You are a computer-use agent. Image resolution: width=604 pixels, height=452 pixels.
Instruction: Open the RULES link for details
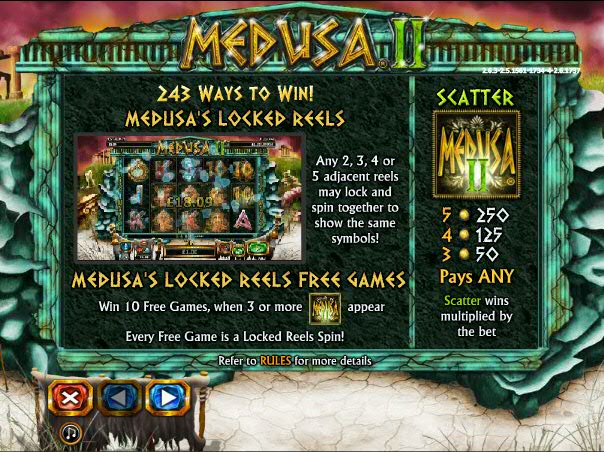point(275,360)
